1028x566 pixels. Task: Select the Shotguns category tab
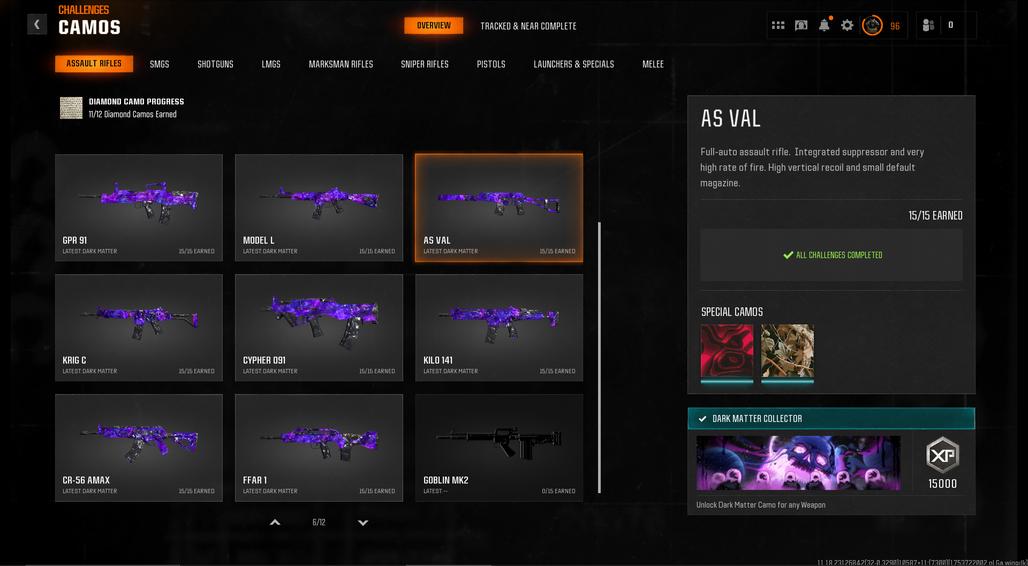click(x=215, y=64)
